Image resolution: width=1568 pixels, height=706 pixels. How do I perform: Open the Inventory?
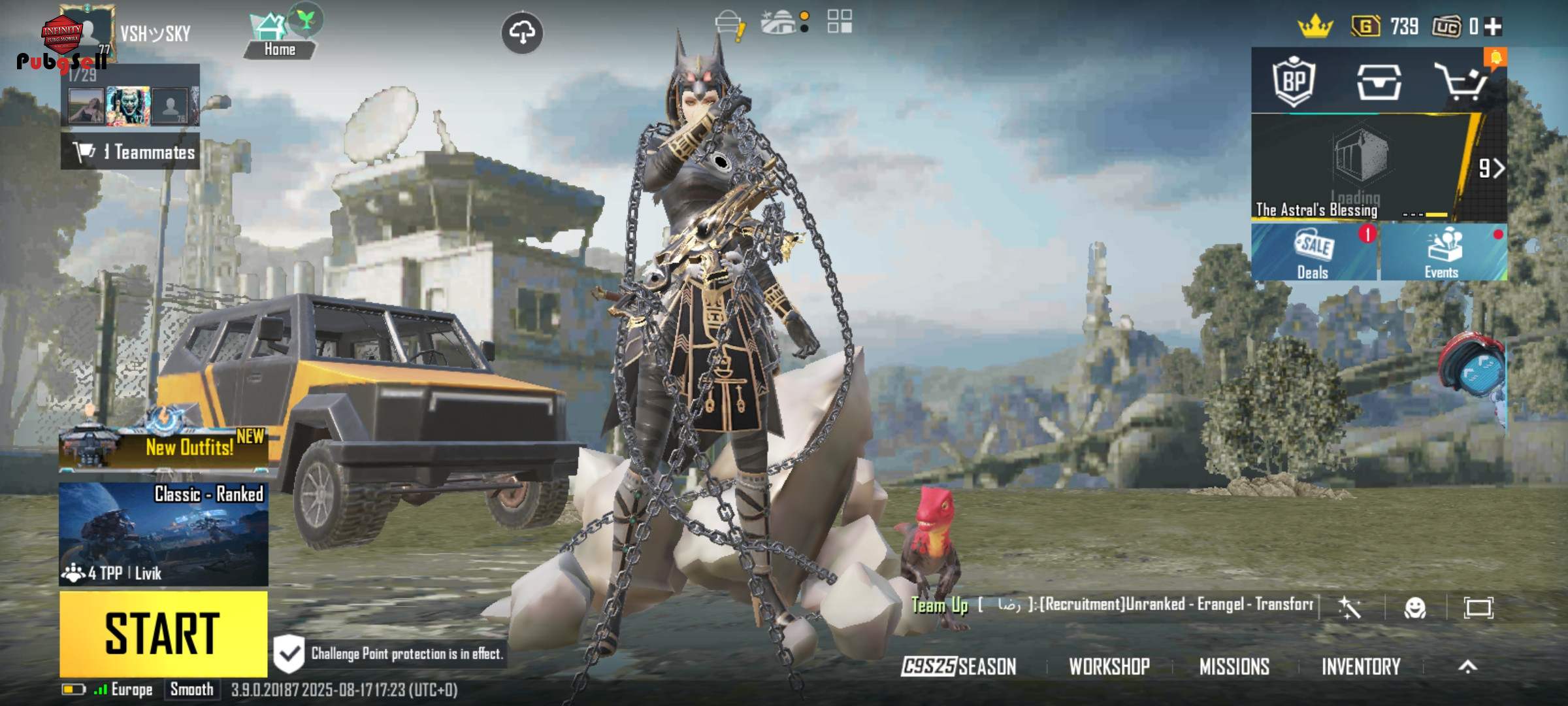1361,666
